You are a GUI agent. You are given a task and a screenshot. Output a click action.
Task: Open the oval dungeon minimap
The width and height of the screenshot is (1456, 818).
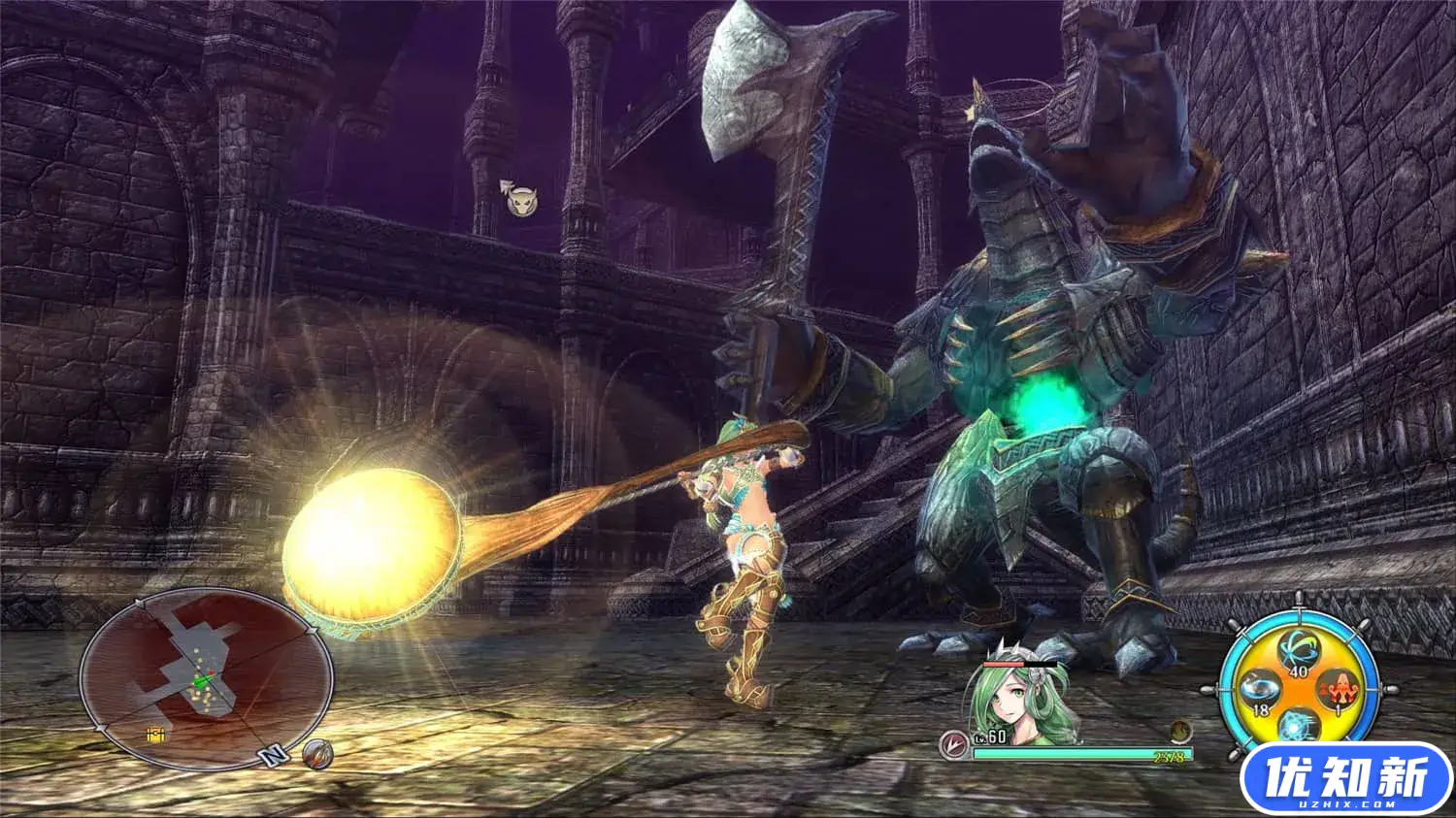pyautogui.click(x=204, y=674)
